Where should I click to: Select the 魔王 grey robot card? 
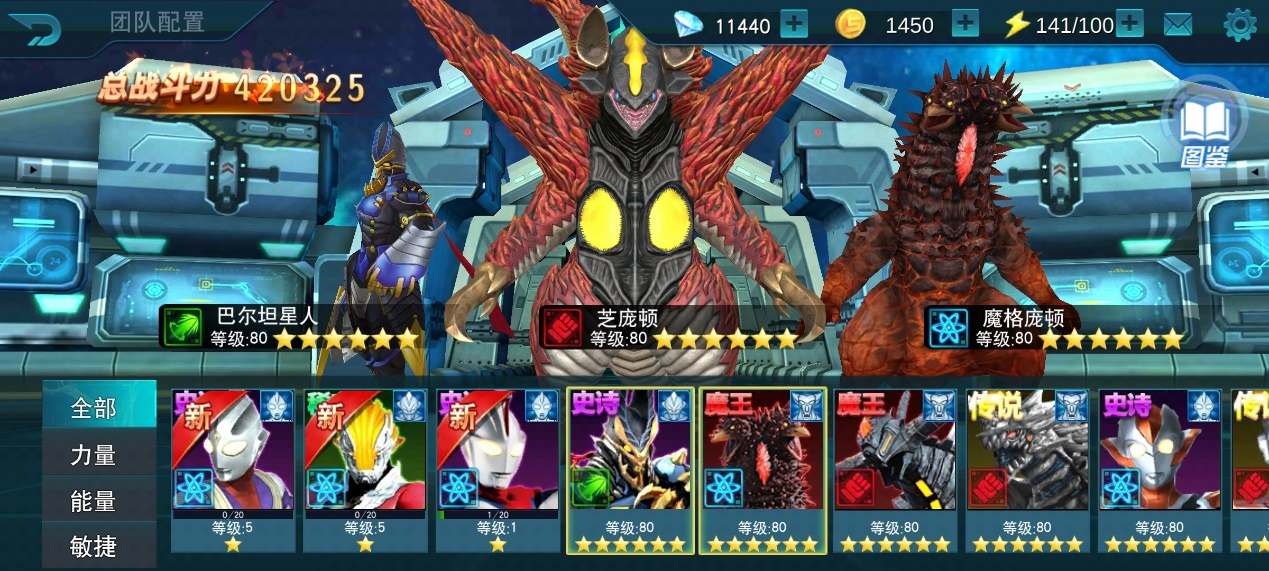pos(895,470)
